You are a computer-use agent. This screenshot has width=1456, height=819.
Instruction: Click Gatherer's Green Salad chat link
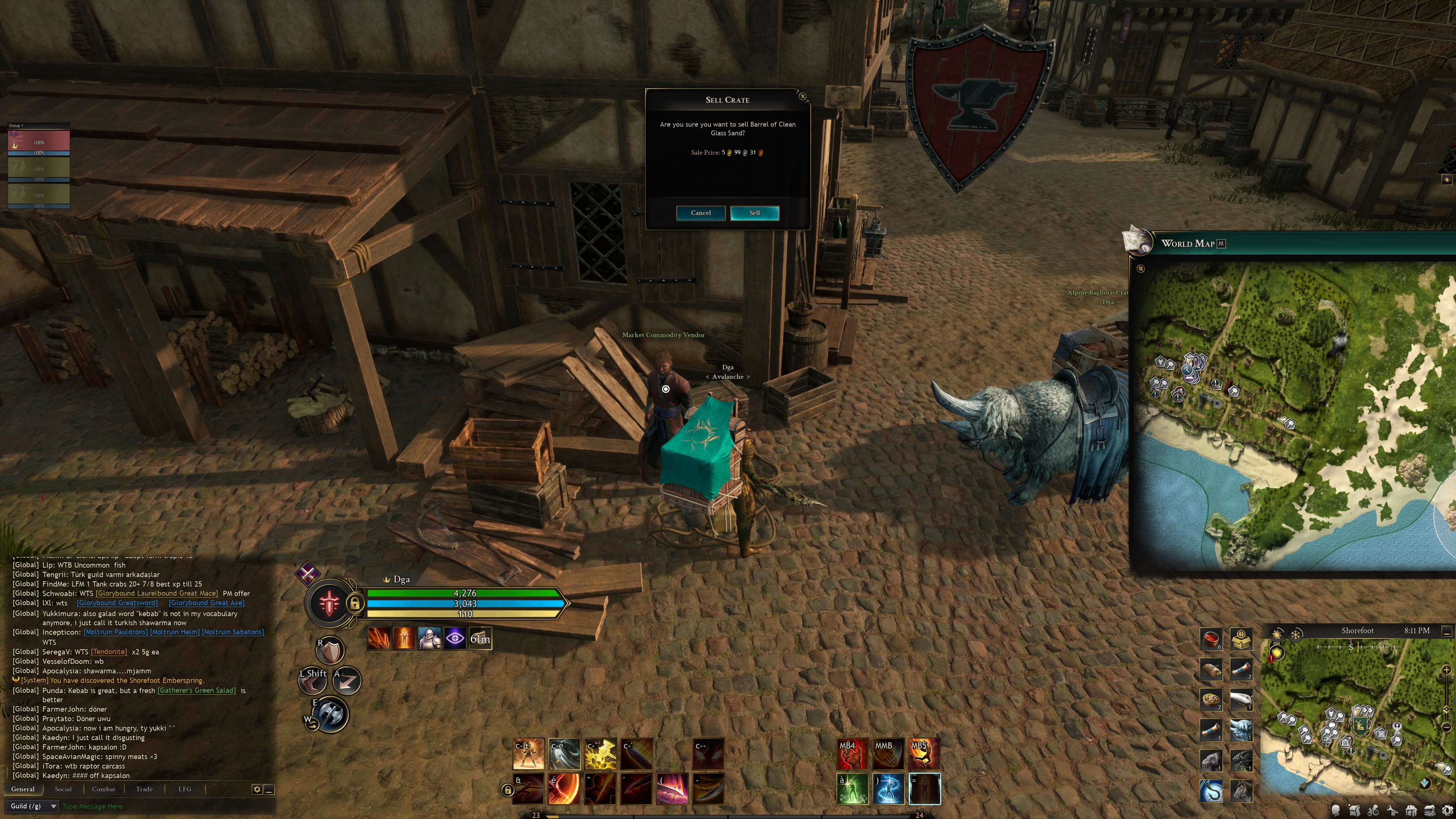[x=197, y=690]
